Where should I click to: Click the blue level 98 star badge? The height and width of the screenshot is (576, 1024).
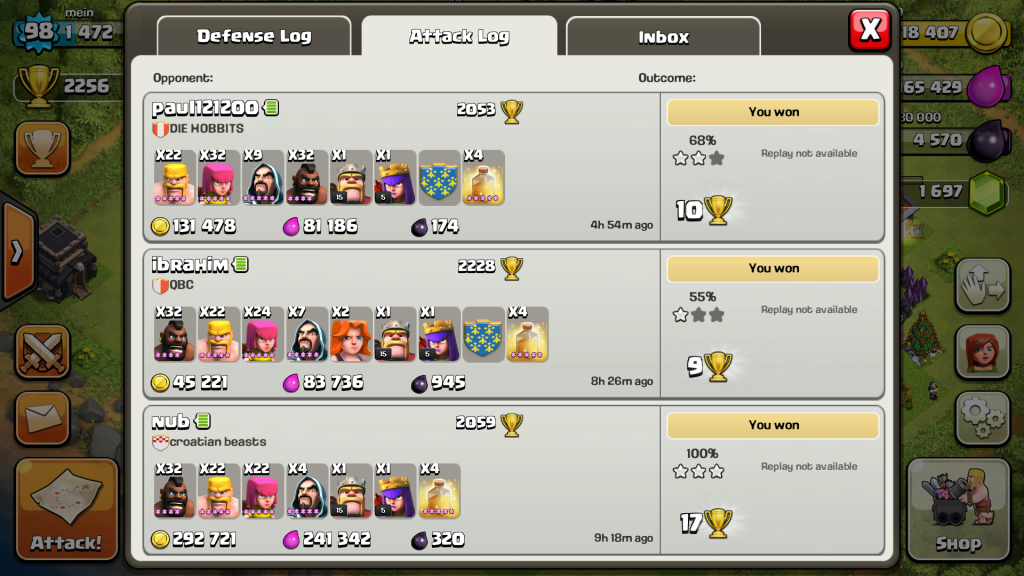click(x=38, y=32)
